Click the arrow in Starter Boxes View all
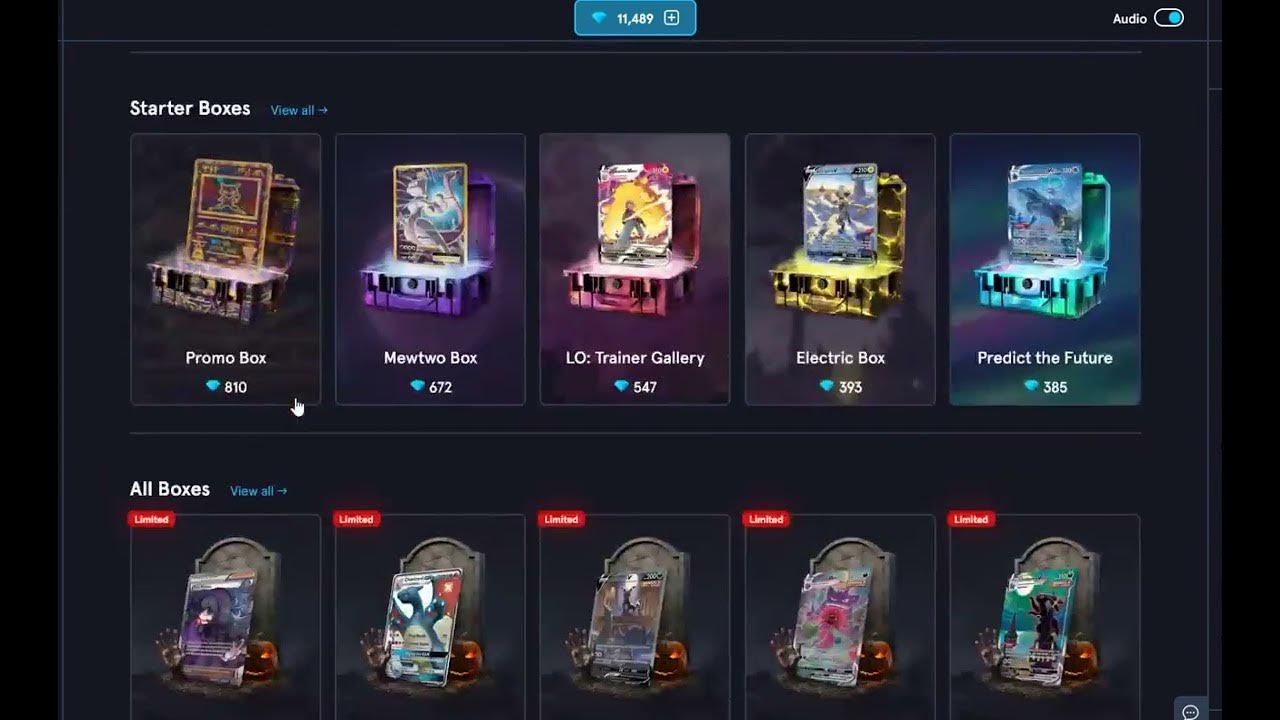 point(322,110)
